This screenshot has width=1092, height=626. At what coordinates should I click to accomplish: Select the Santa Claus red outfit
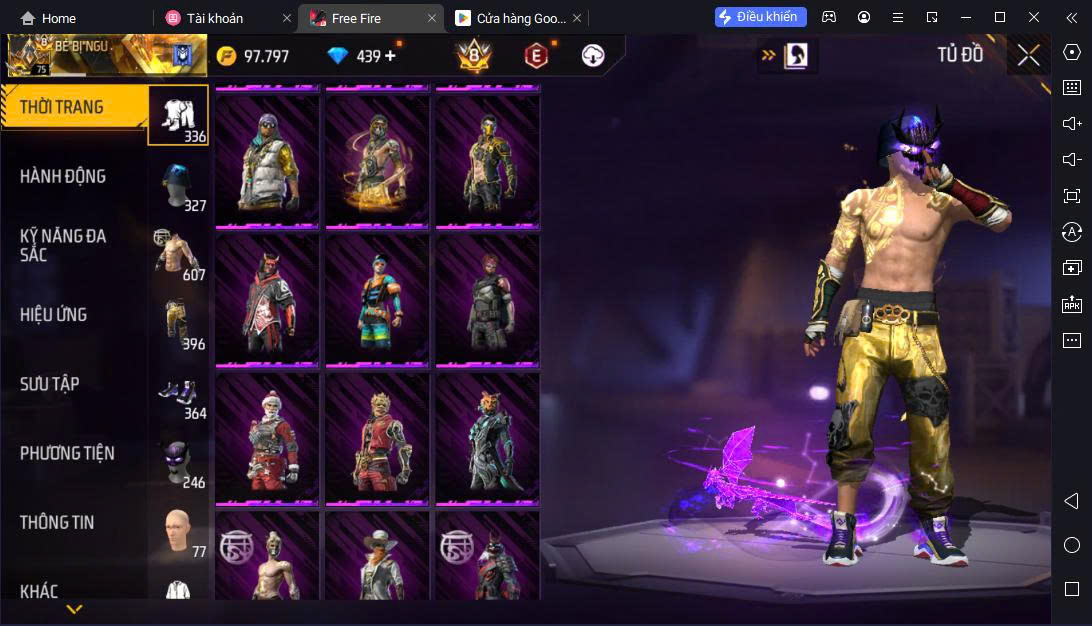coord(267,439)
